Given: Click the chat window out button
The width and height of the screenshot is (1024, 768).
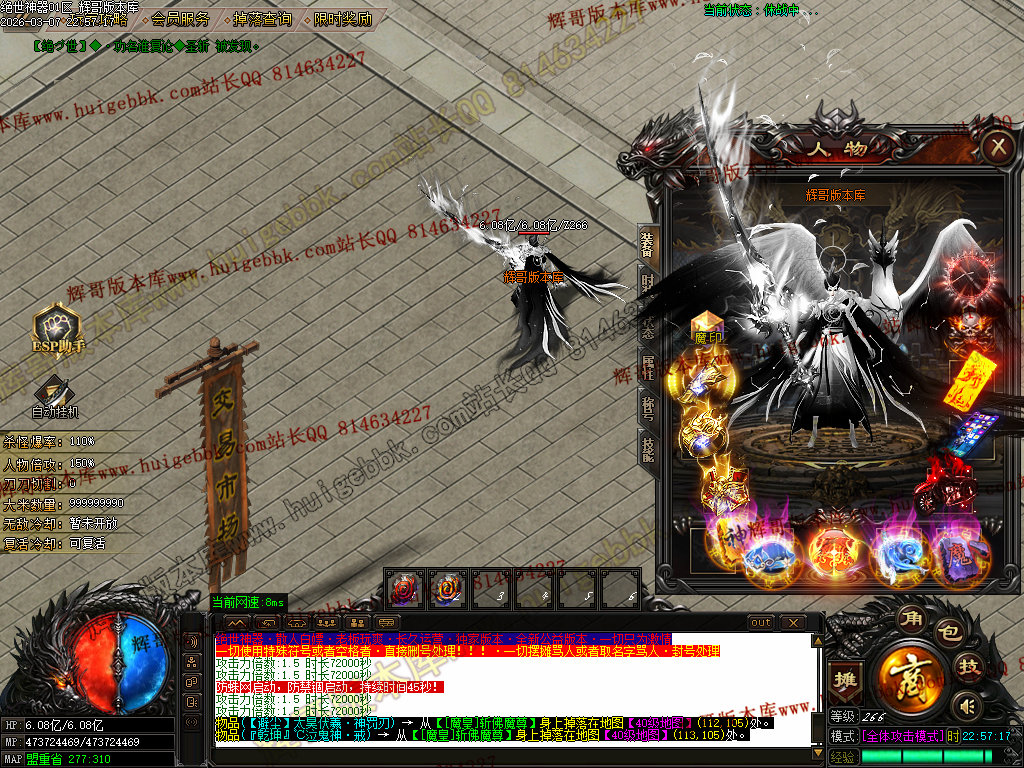Looking at the screenshot, I should [761, 623].
